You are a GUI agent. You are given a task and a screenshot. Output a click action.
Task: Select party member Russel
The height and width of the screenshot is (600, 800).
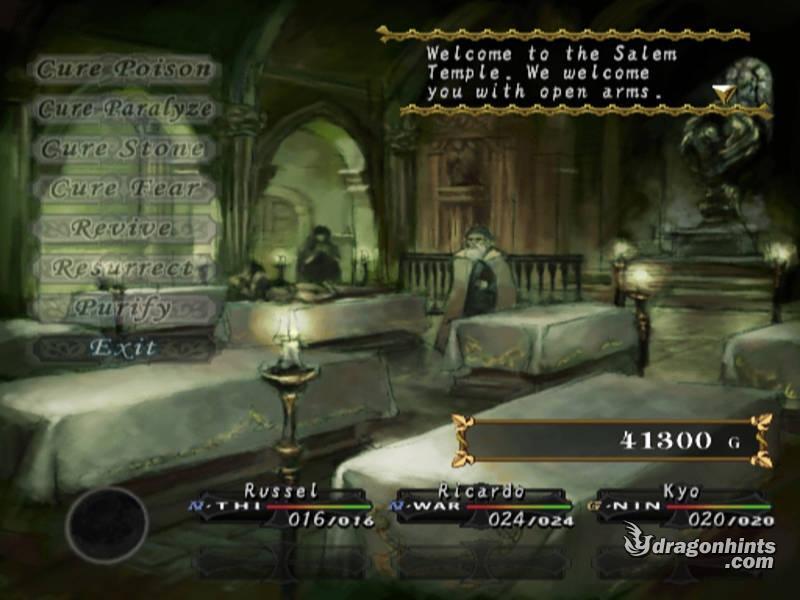point(282,506)
